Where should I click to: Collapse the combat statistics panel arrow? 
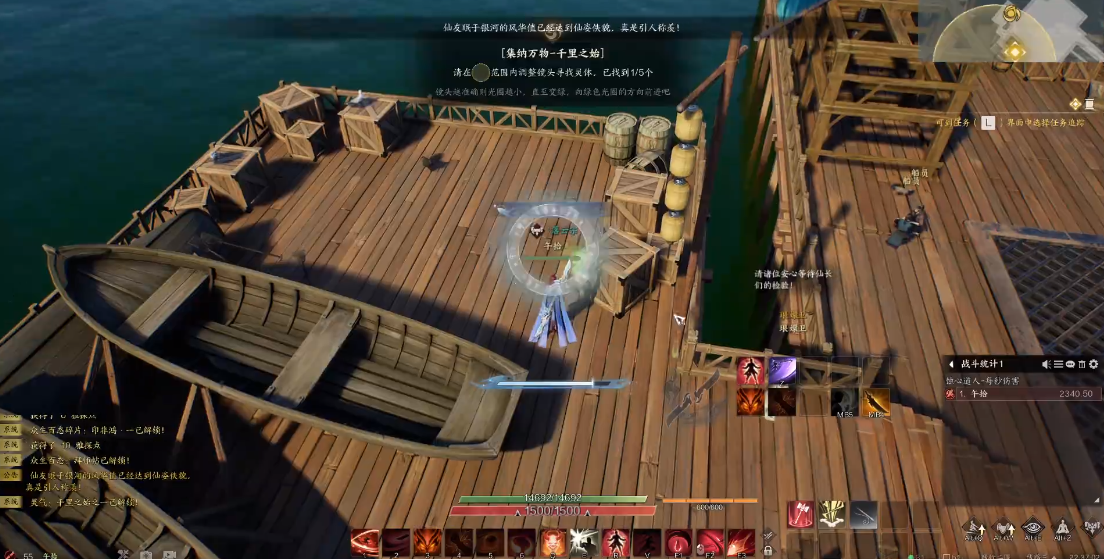click(x=950, y=364)
